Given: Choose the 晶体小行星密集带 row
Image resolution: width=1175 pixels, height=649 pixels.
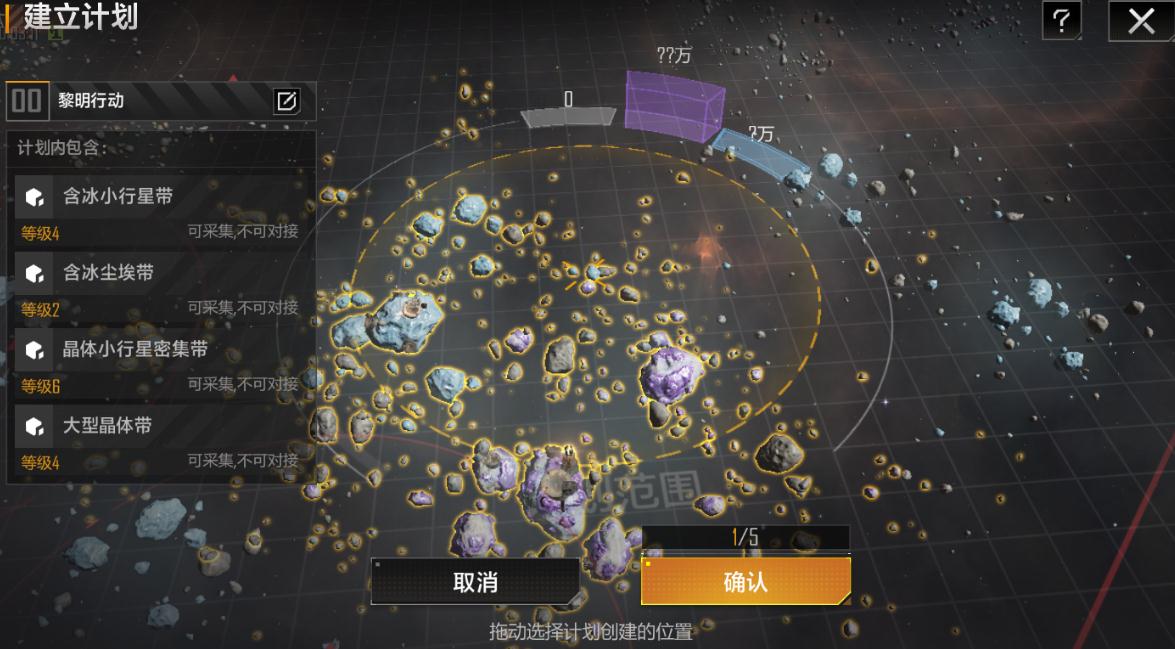Looking at the screenshot, I should click(x=160, y=360).
